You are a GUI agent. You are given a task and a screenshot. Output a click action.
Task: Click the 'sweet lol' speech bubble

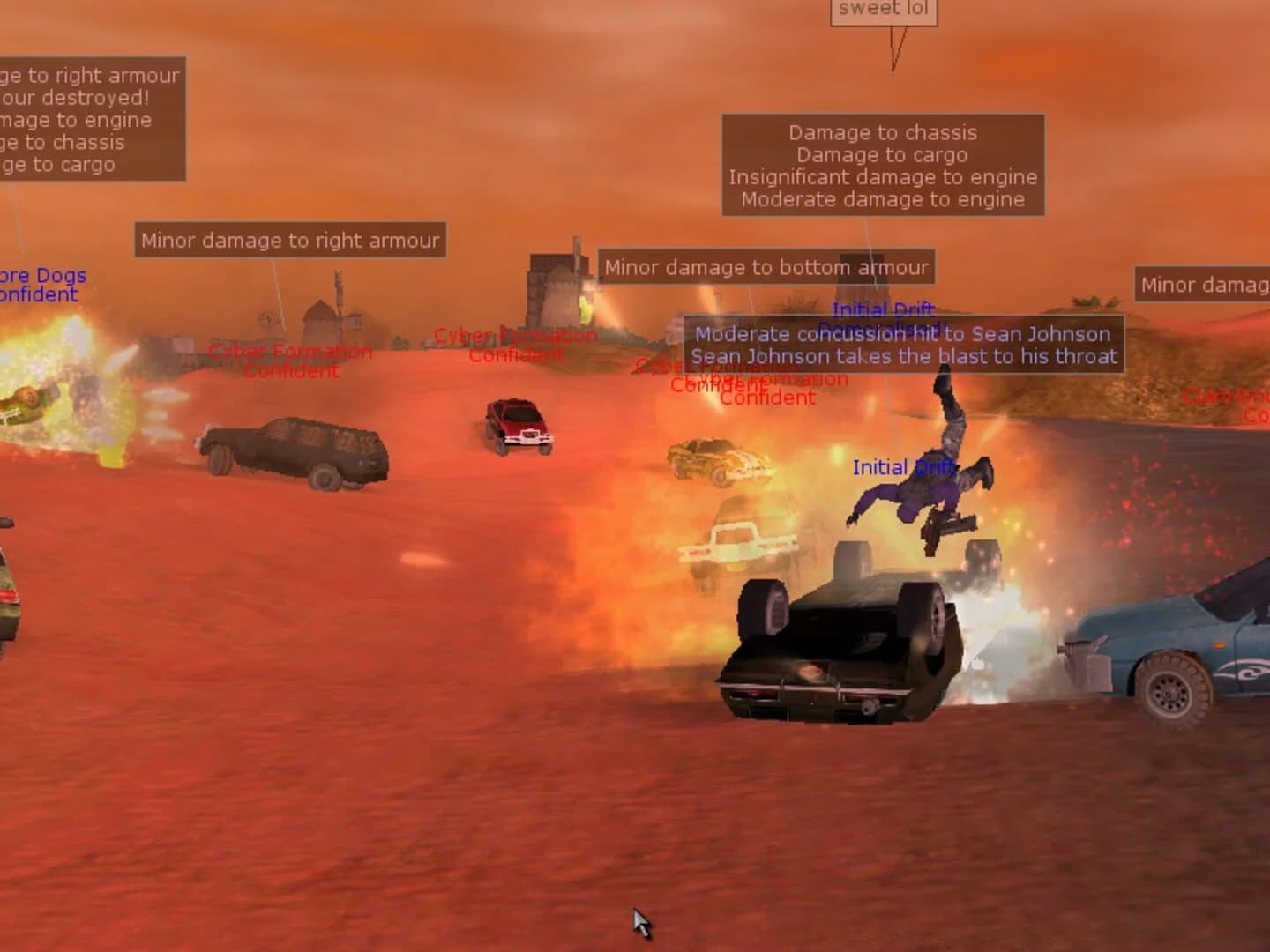click(x=882, y=9)
